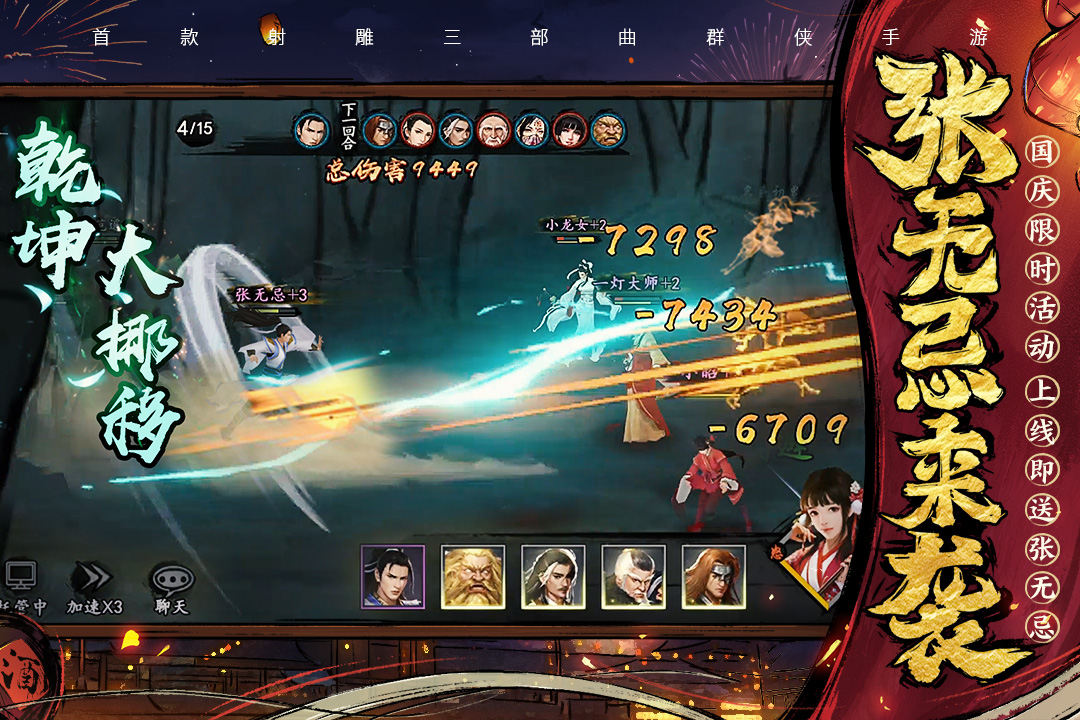
Task: Pick the white-haired elder hero portrait
Action: [633, 576]
